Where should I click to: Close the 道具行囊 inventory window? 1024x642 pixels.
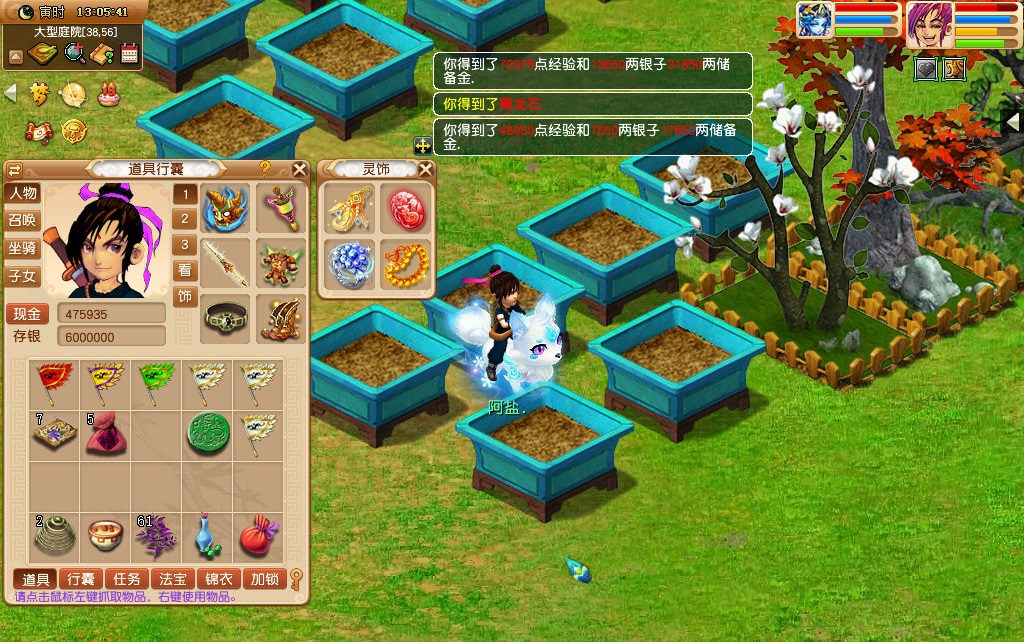click(299, 169)
